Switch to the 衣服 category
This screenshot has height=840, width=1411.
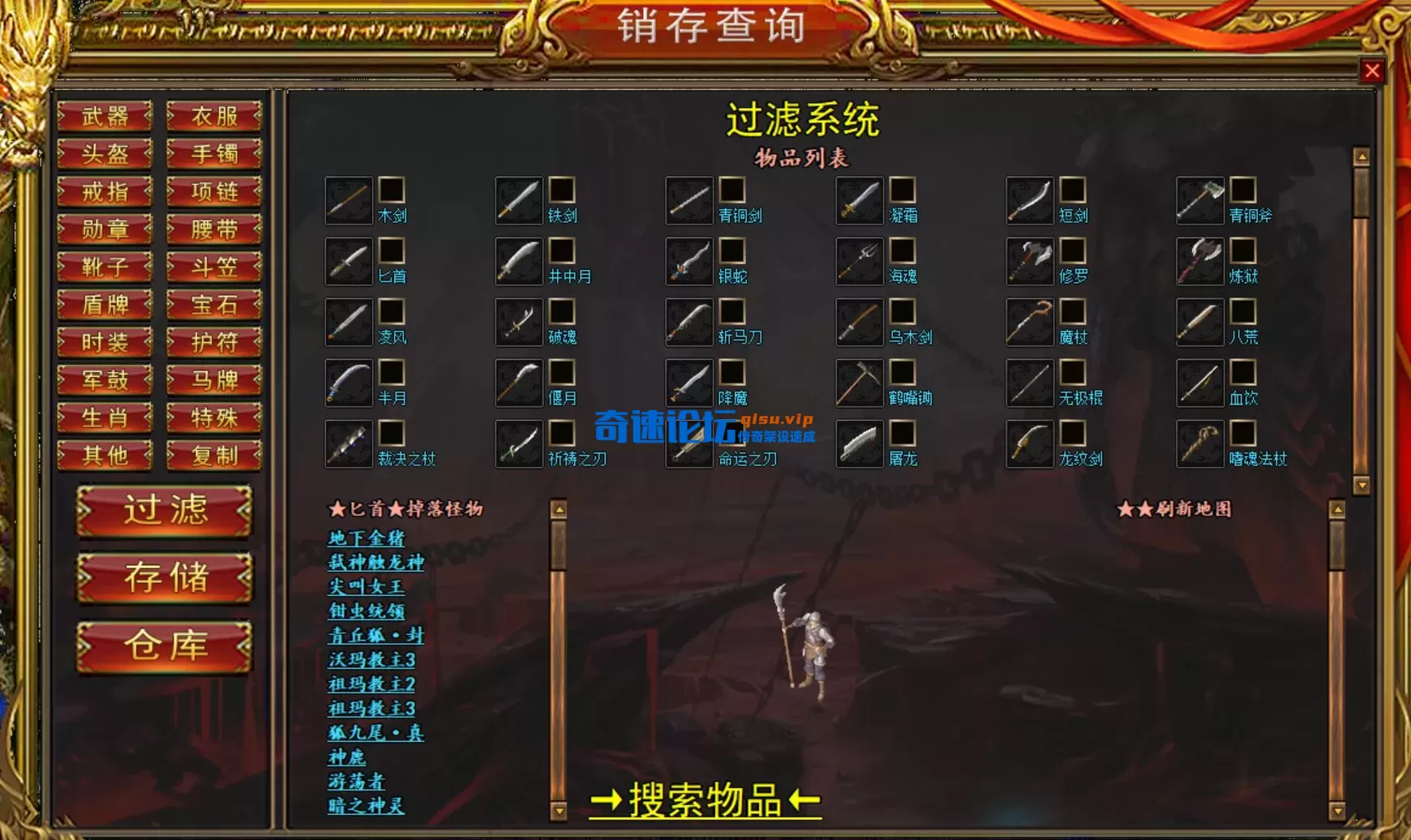point(212,118)
